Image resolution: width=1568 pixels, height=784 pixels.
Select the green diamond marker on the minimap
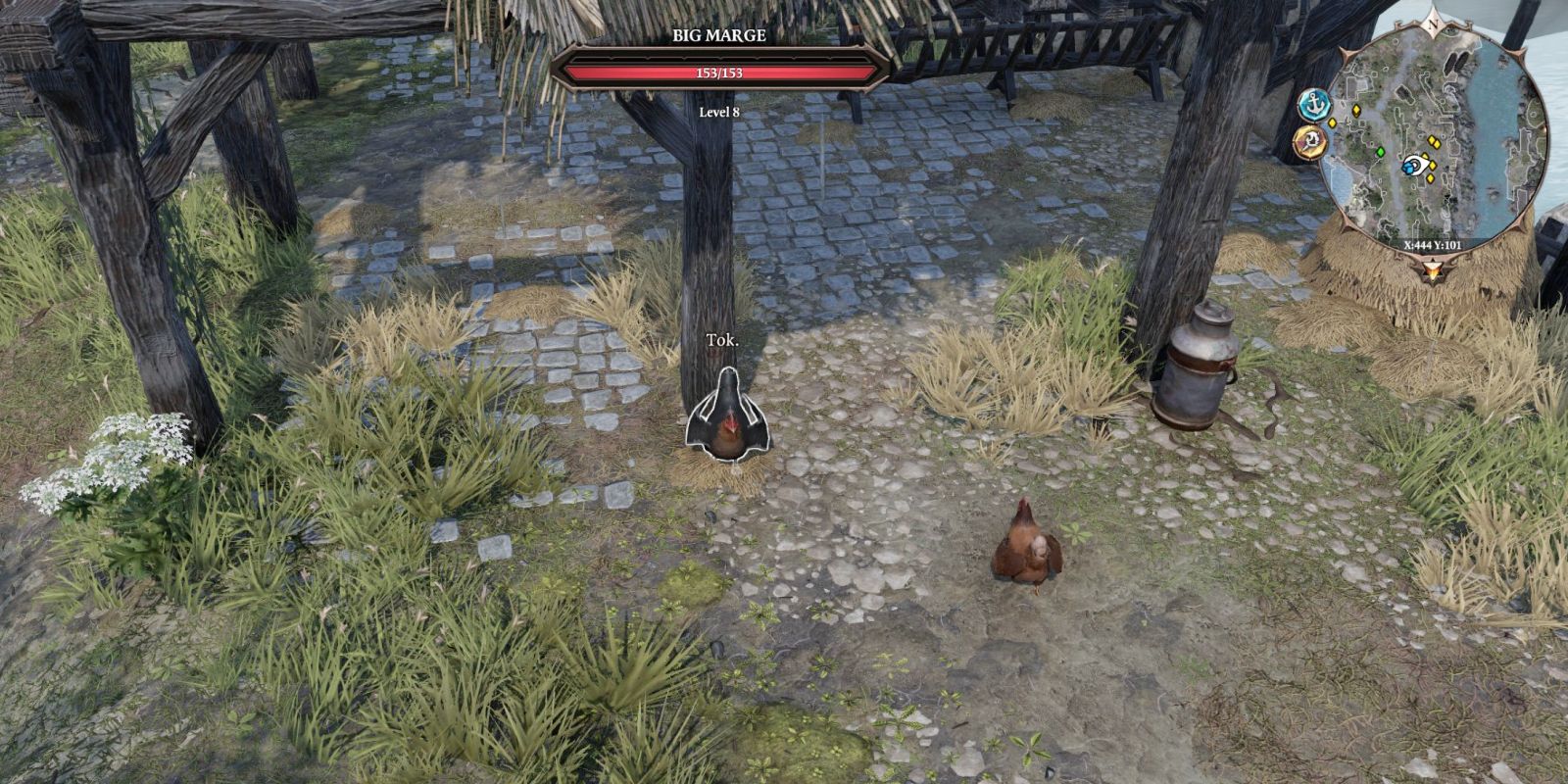[x=1381, y=151]
